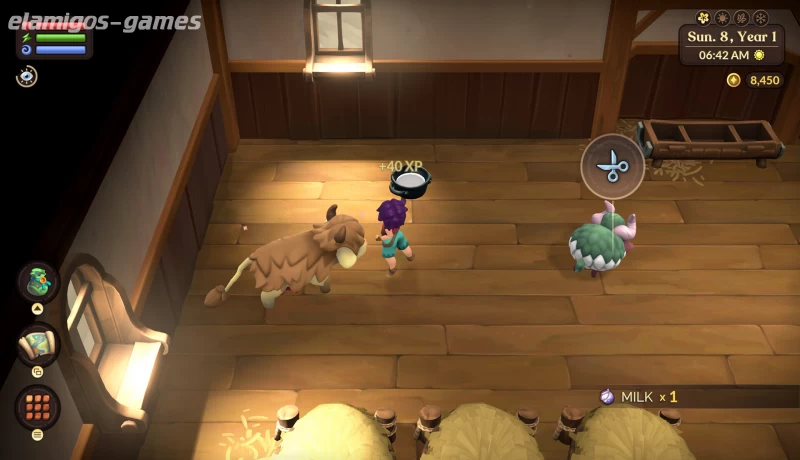Image resolution: width=800 pixels, height=460 pixels.
Task: Open the green backpack inventory icon
Action: pos(38,281)
